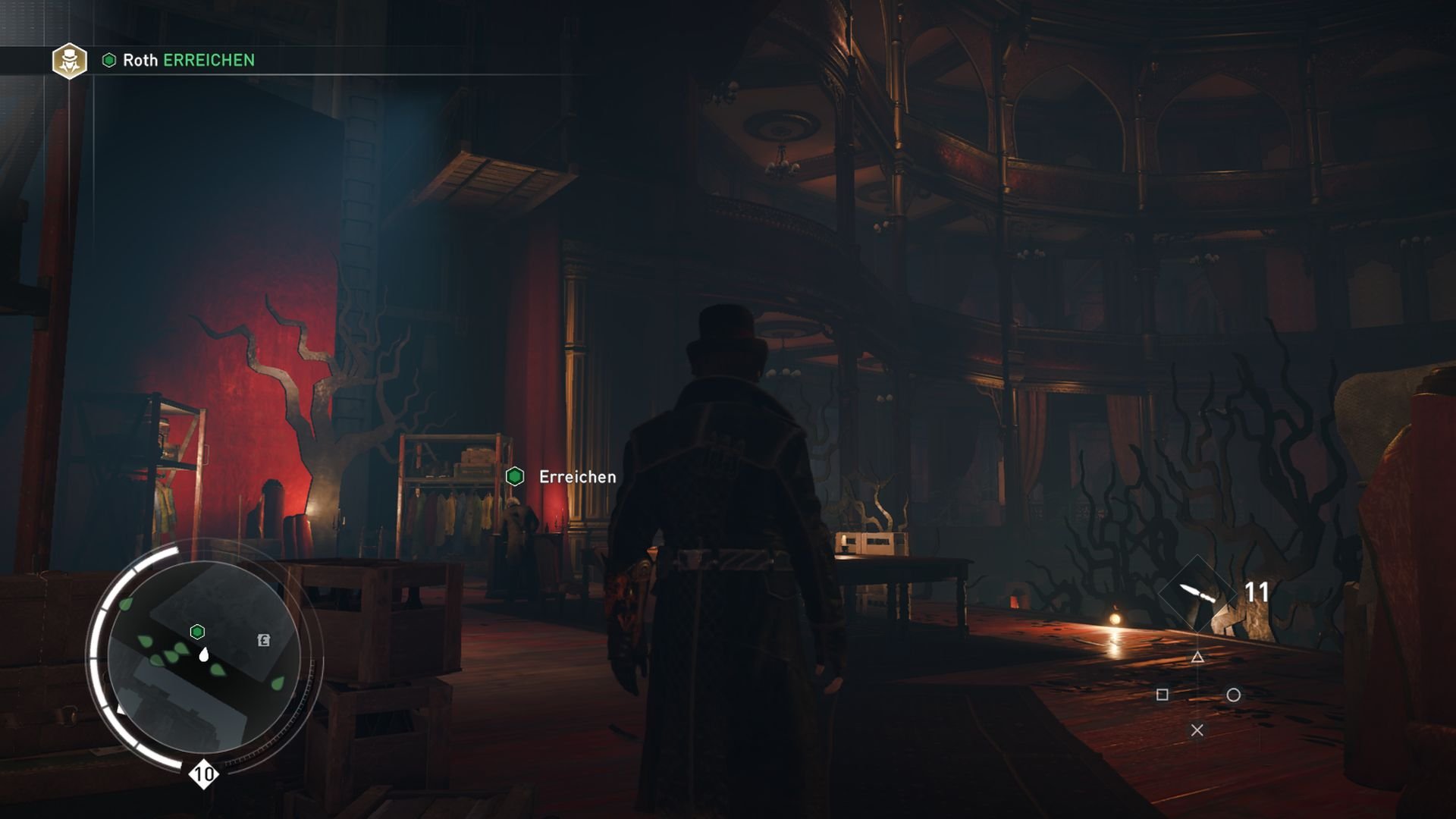
Task: Toggle the Erreichen world objective marker
Action: (x=516, y=477)
